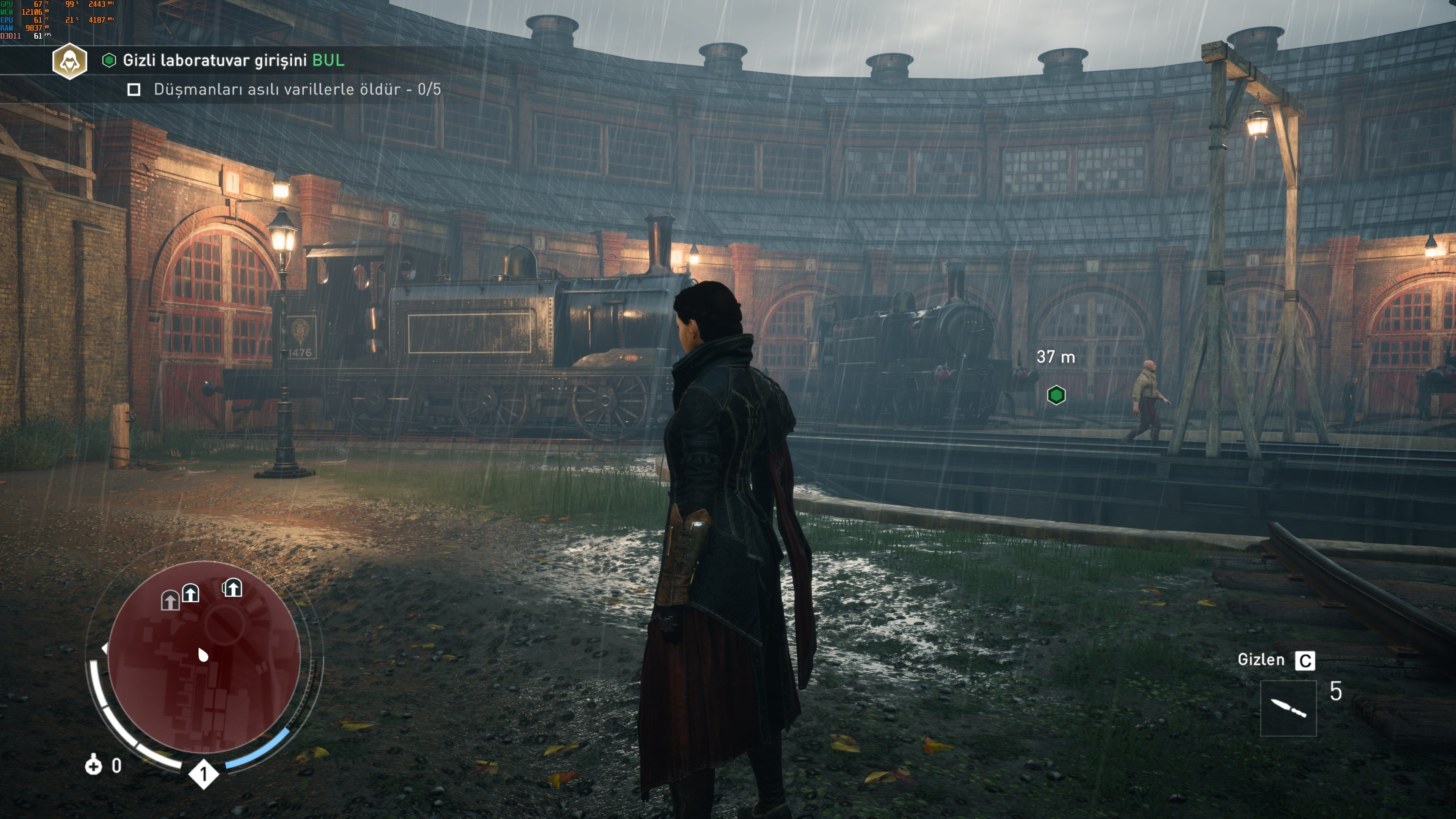Screen dimensions: 1456x819
Task: Select the grayed-out entrance marker on the minimap
Action: point(169,600)
